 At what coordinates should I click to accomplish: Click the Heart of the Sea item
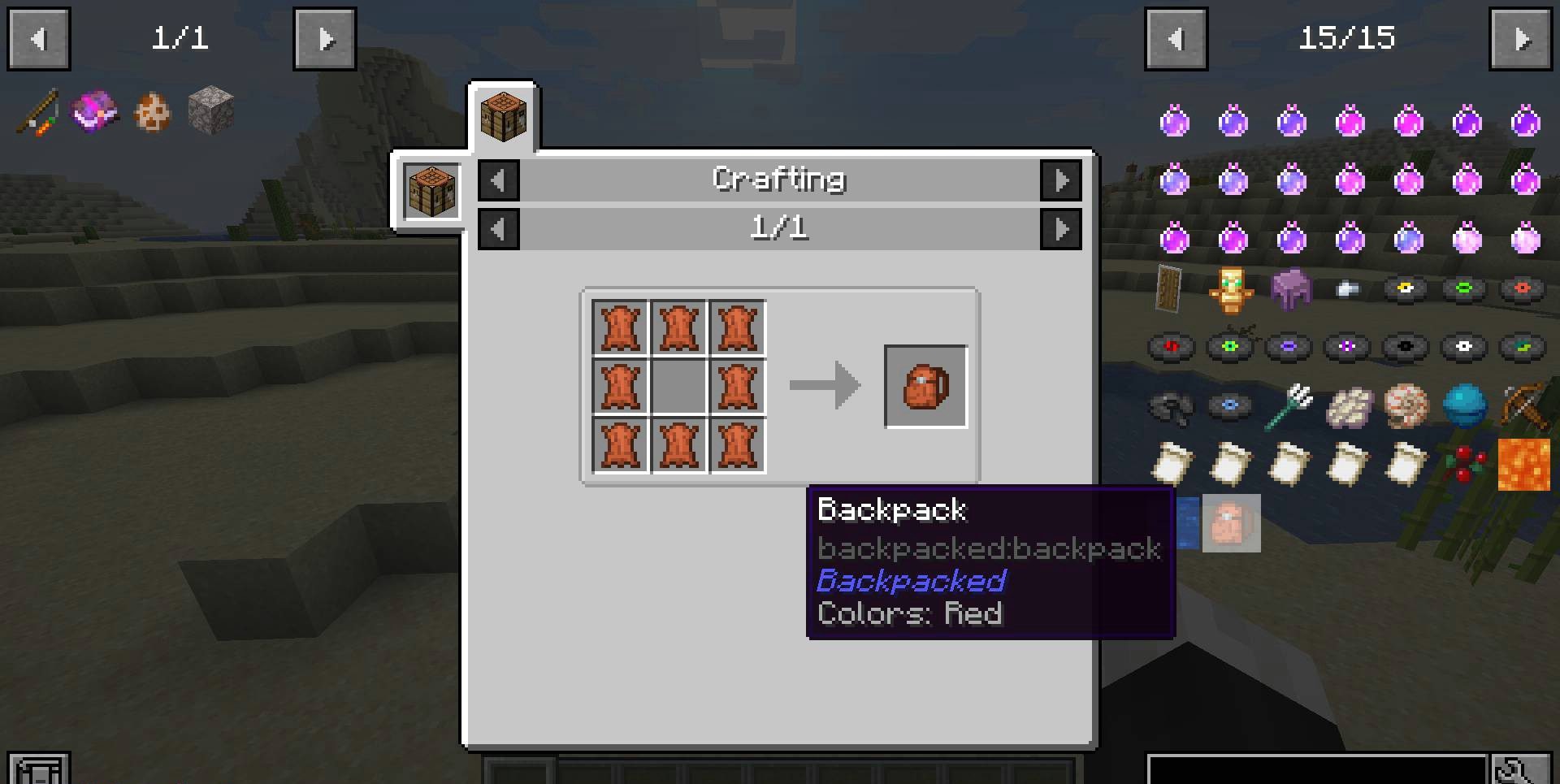(x=1464, y=405)
